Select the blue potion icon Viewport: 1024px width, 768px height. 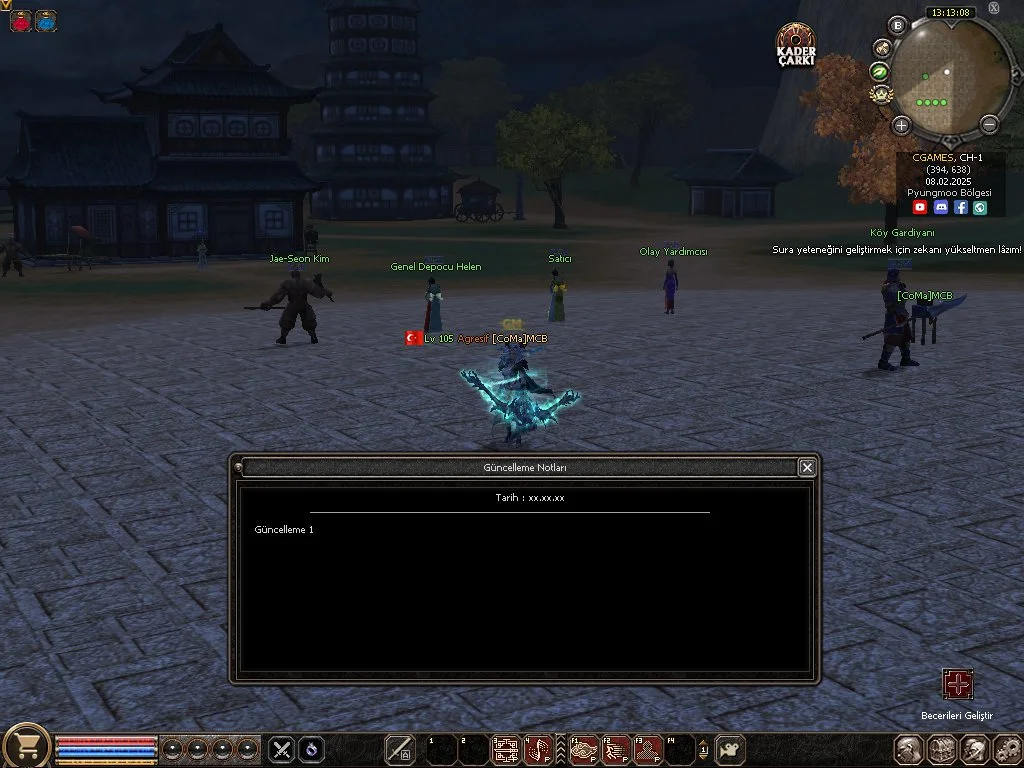coord(46,21)
